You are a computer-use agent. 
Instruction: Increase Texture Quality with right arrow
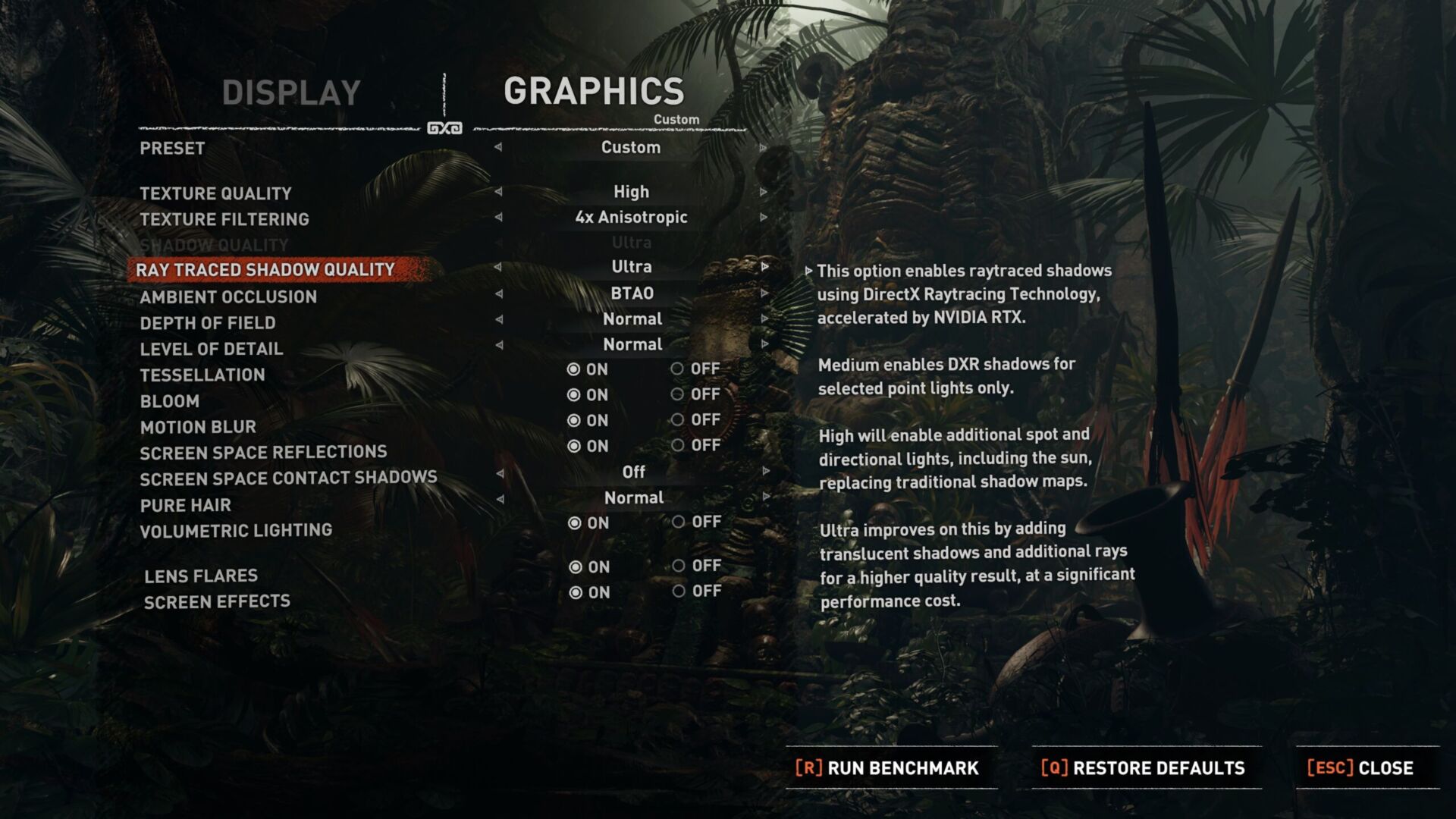[x=763, y=192]
